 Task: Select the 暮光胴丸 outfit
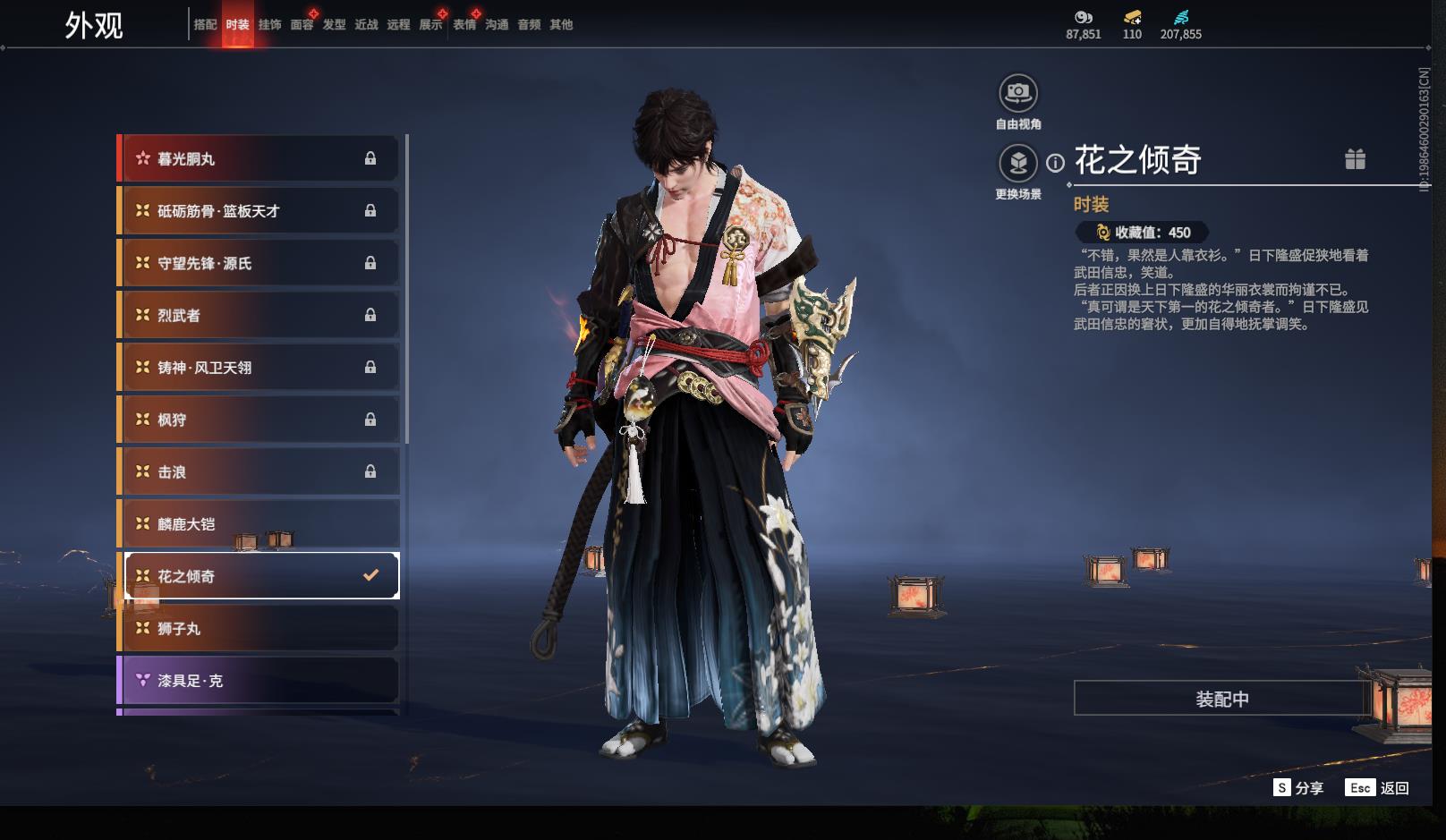(x=259, y=159)
